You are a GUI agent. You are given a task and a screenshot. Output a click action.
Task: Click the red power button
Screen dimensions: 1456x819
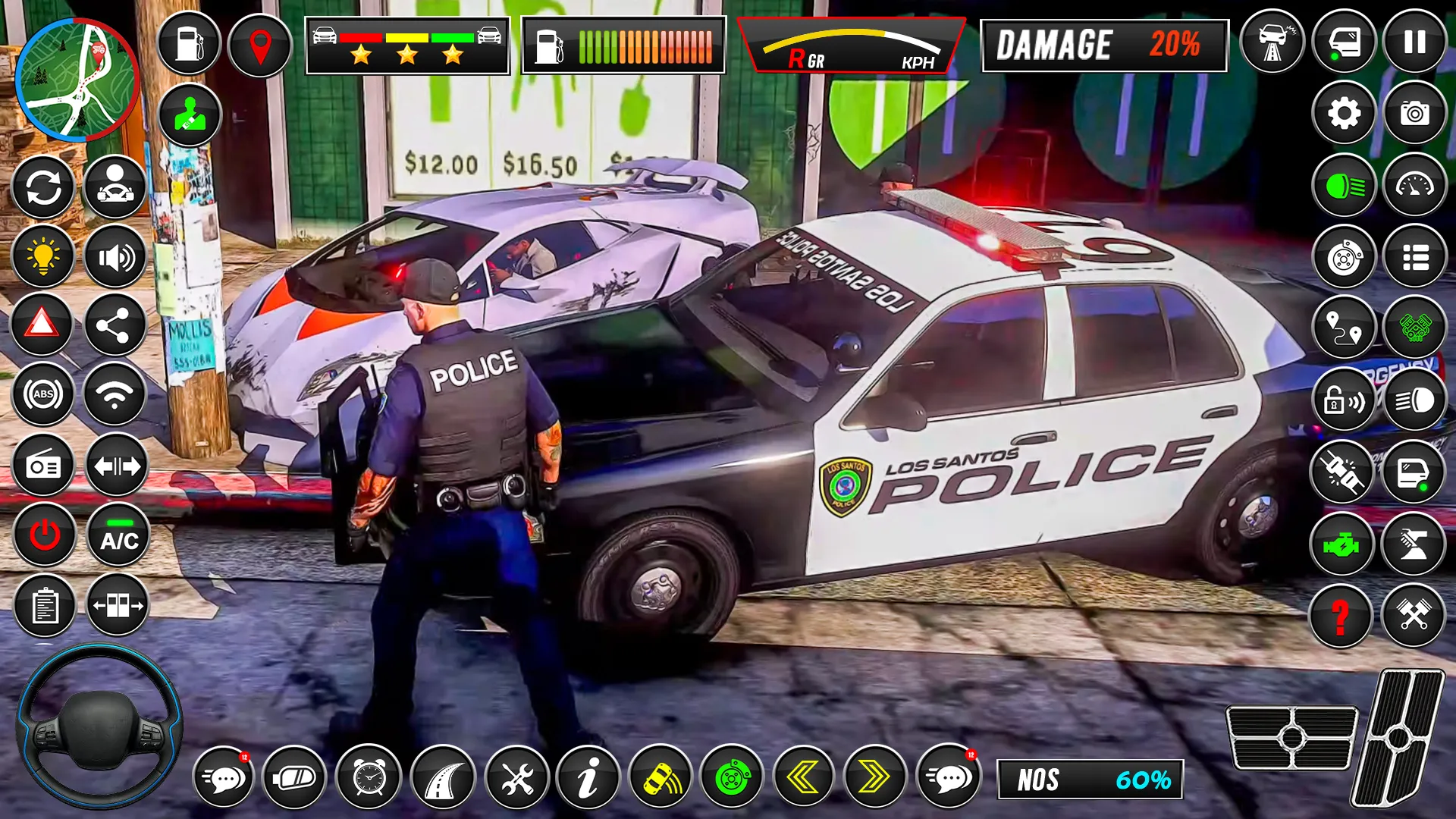click(44, 535)
